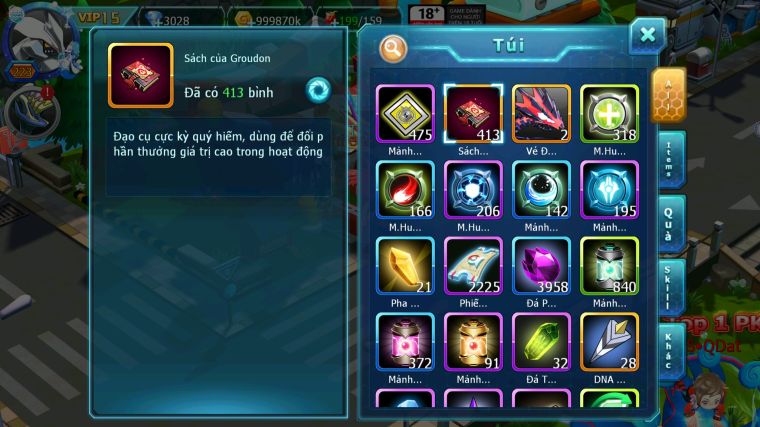Click the blue swirl button beside item count
Screen dimensions: 760x427
(318, 90)
